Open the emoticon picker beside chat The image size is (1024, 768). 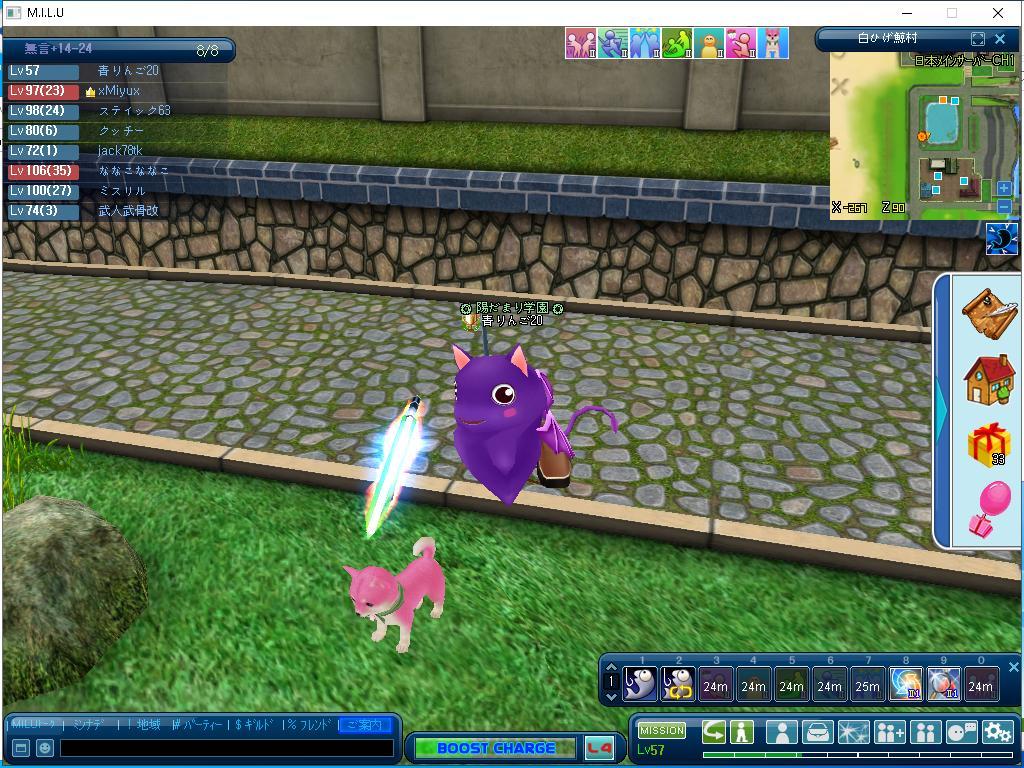click(45, 747)
